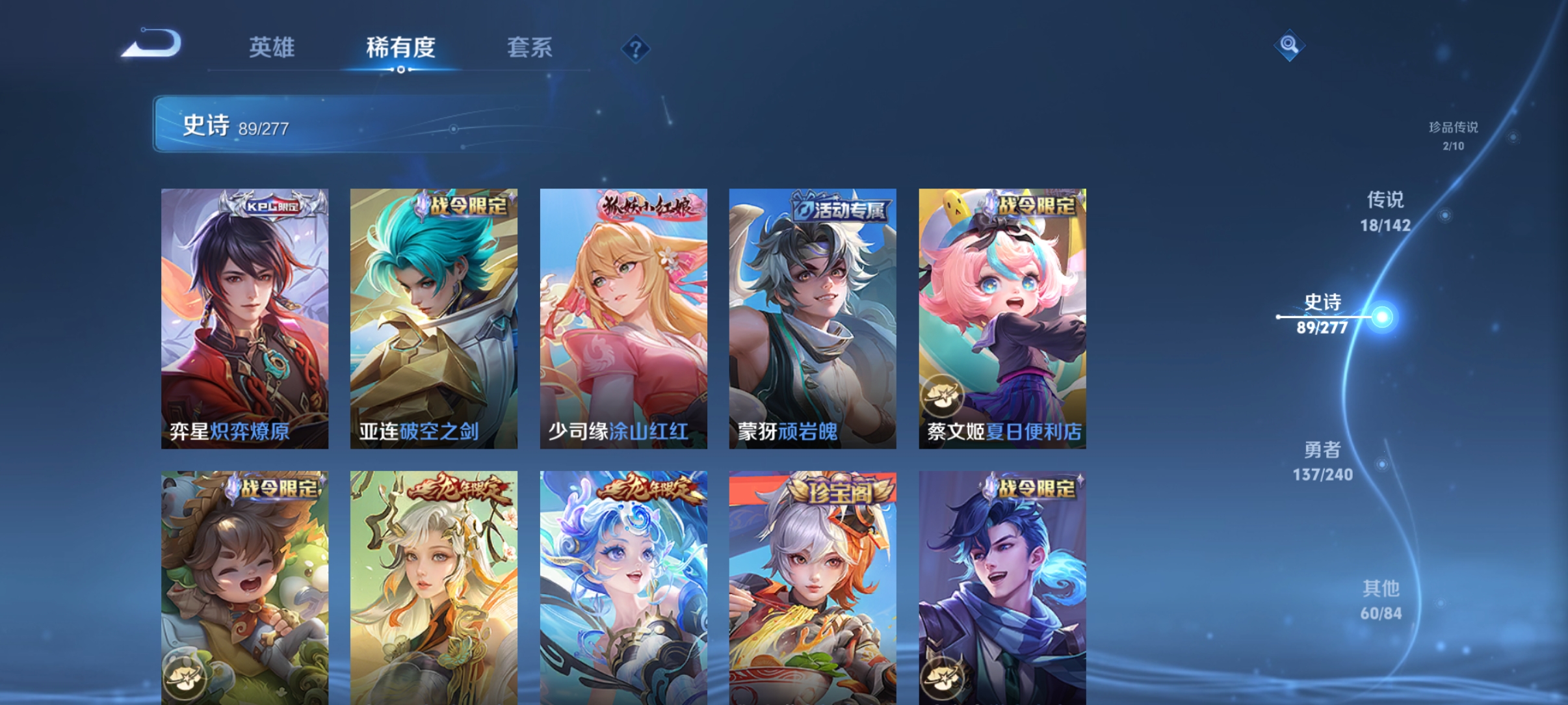The height and width of the screenshot is (705, 1568).
Task: Select the 传说 rarity category
Action: [x=1387, y=212]
